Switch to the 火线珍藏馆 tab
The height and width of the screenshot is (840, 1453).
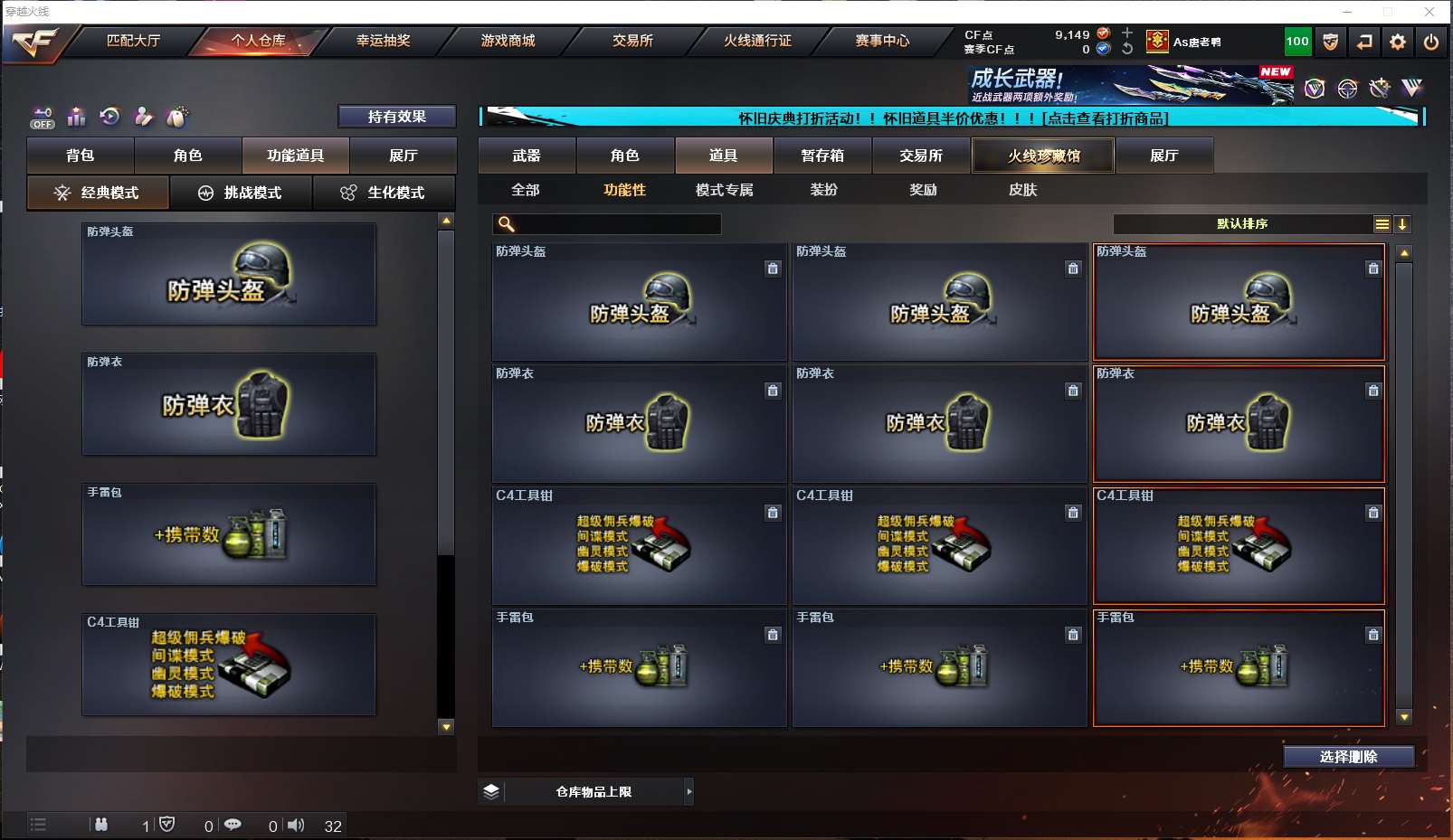click(x=1043, y=156)
